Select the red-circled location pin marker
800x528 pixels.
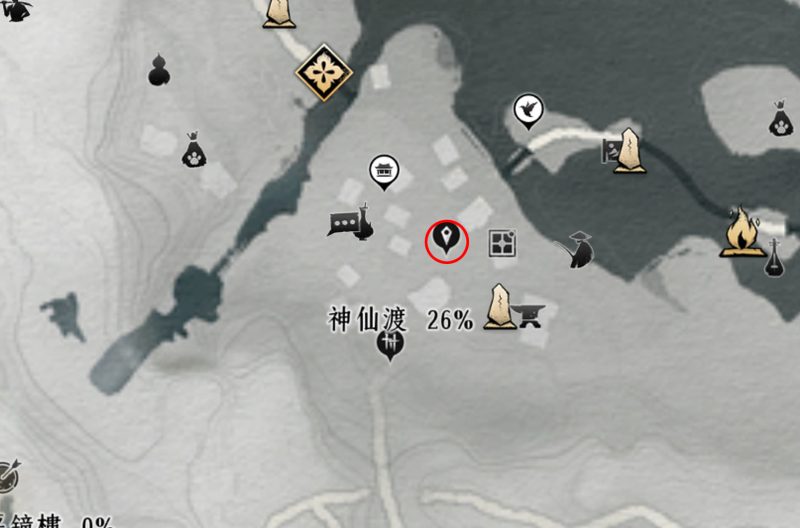[447, 240]
